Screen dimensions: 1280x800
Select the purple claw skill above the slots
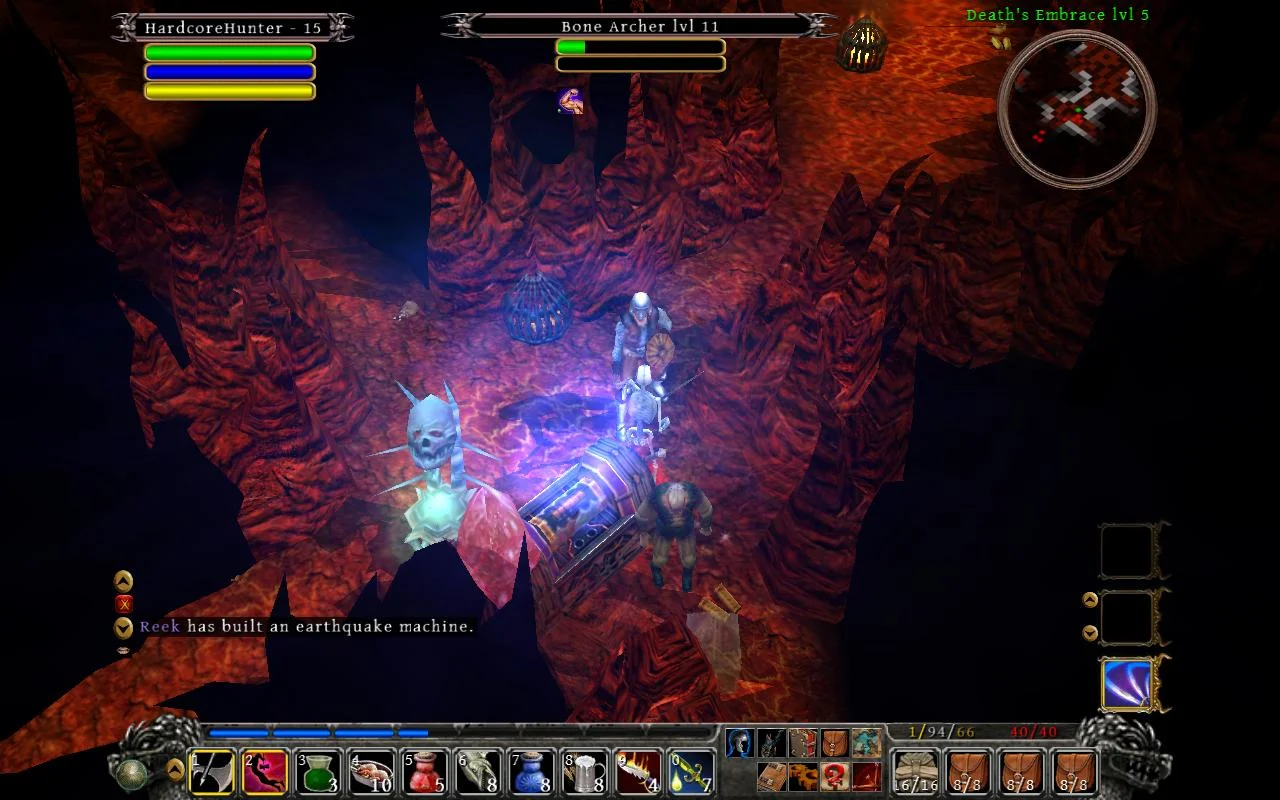pyautogui.click(x=1127, y=682)
